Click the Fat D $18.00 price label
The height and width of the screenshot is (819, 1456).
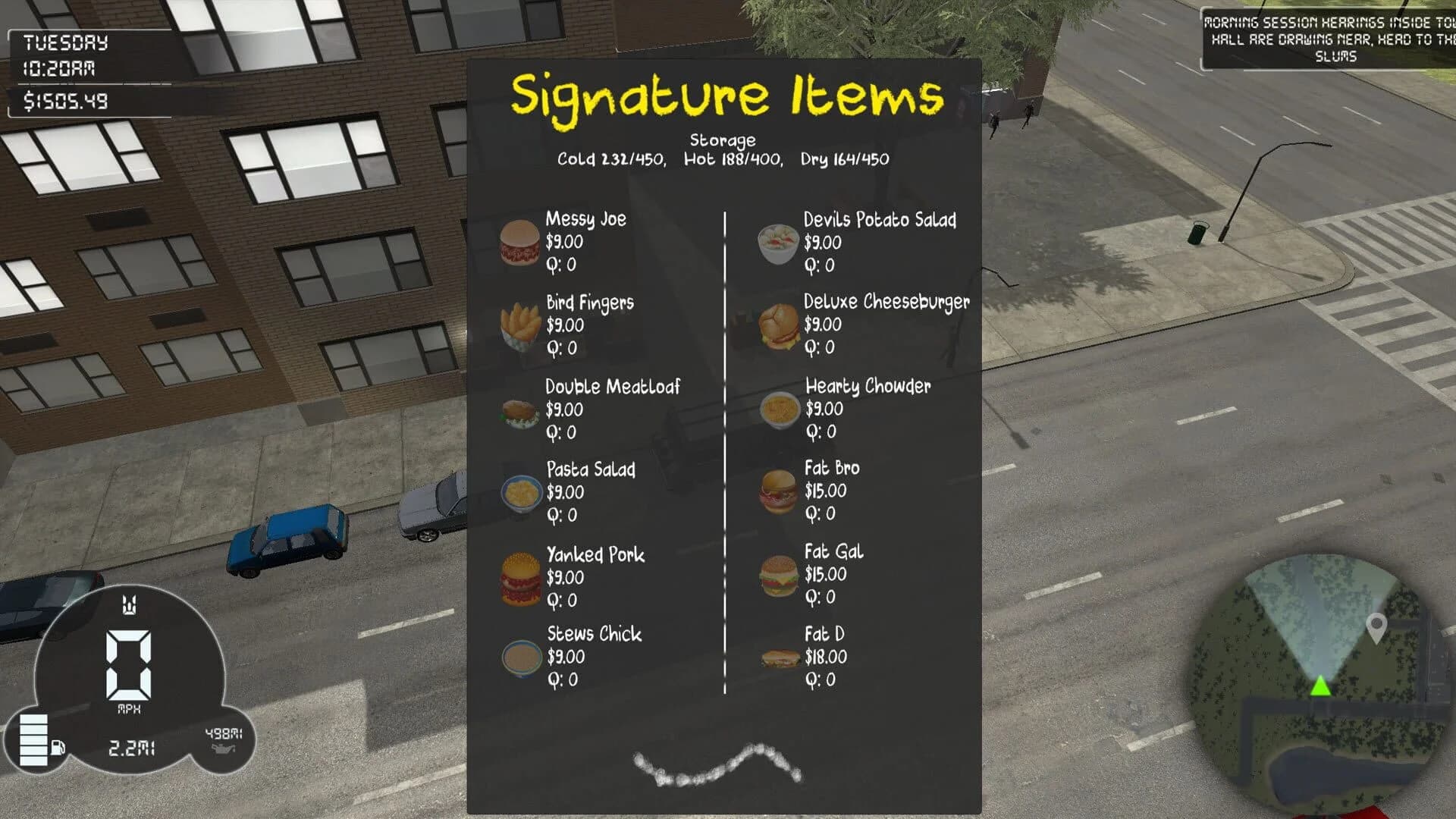point(826,658)
